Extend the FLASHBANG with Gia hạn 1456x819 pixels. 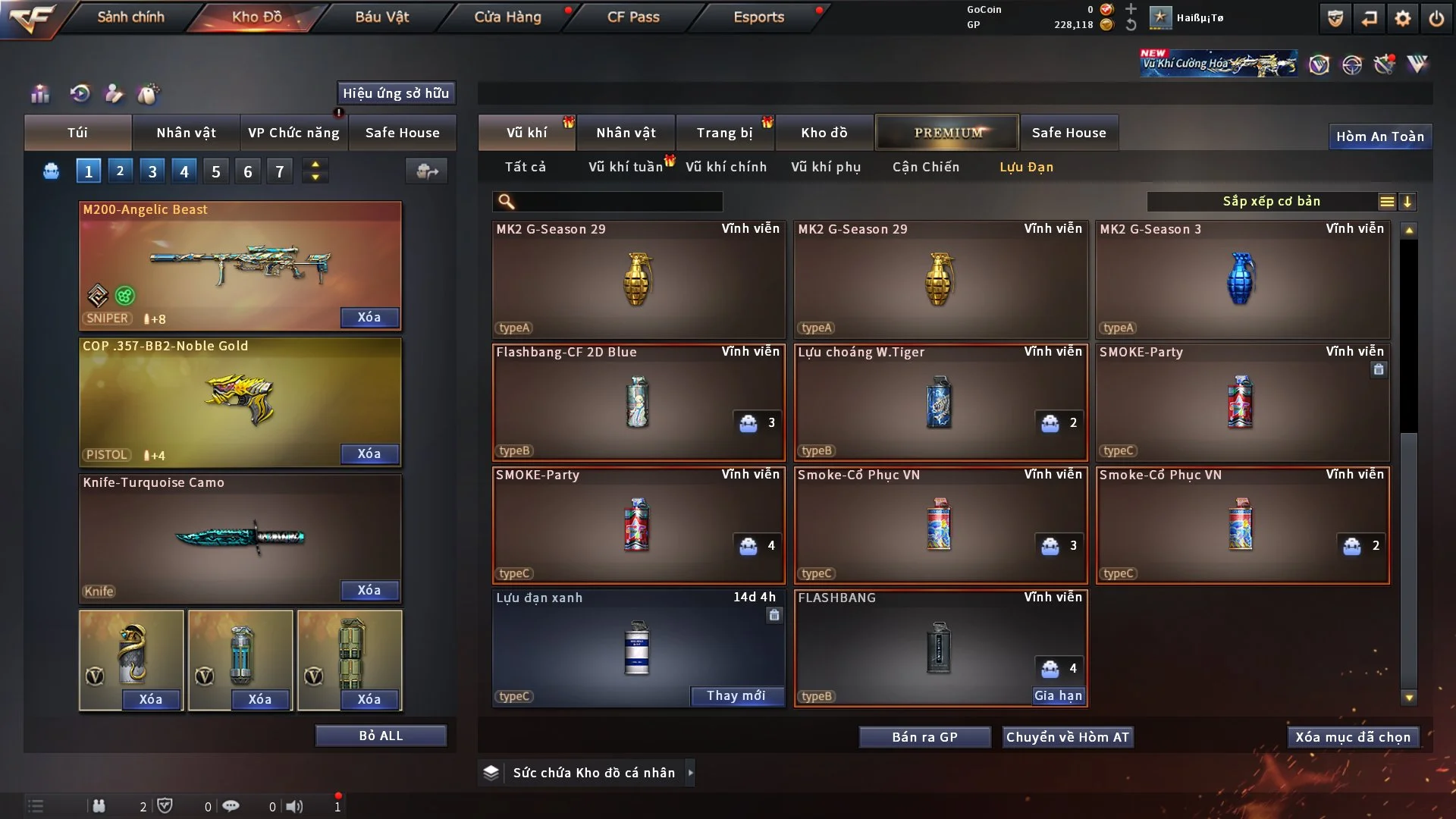(1058, 695)
